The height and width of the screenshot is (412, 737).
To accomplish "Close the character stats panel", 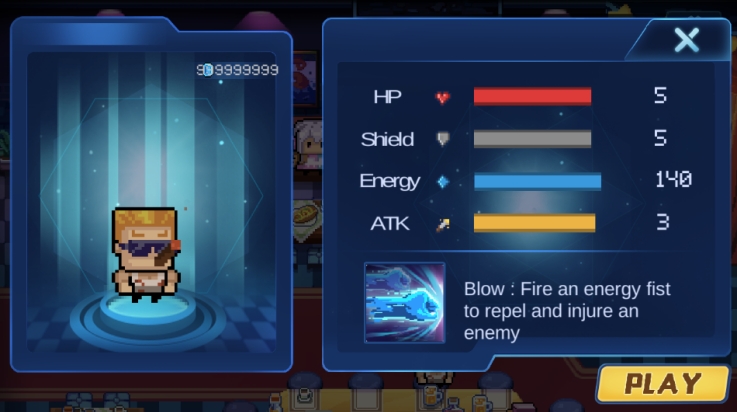I will pyautogui.click(x=686, y=40).
